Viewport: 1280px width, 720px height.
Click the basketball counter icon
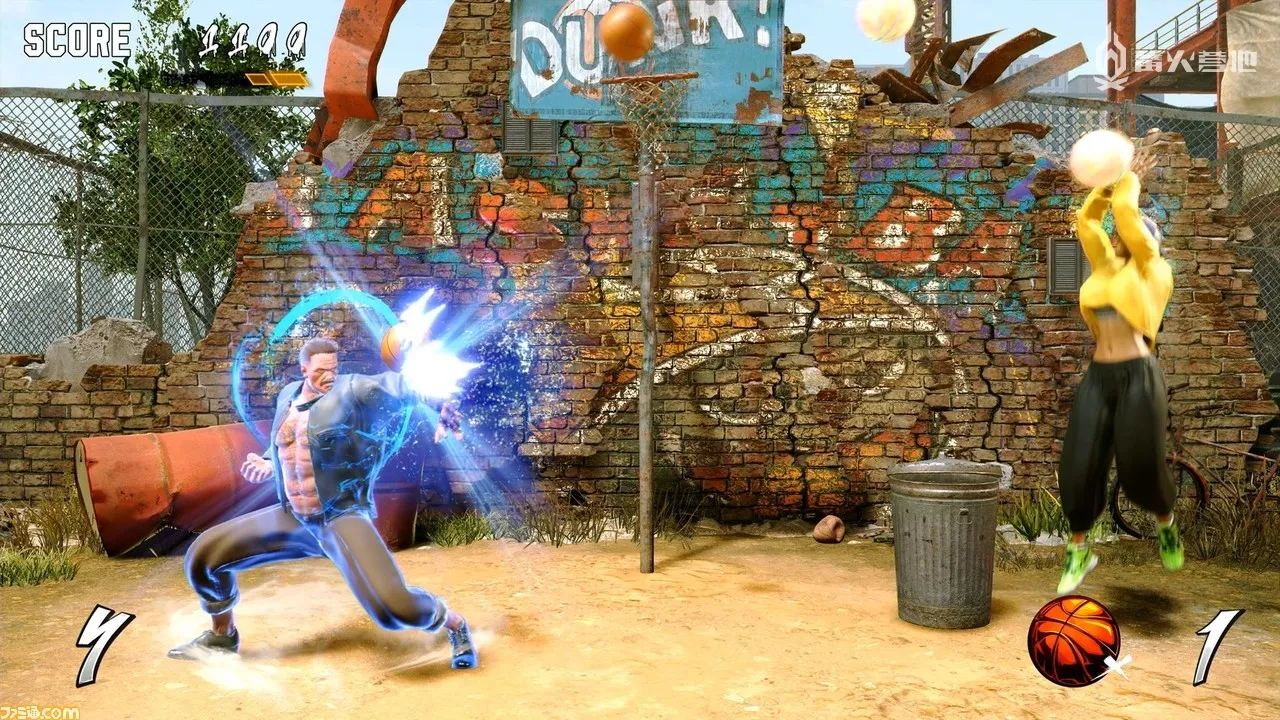1074,640
